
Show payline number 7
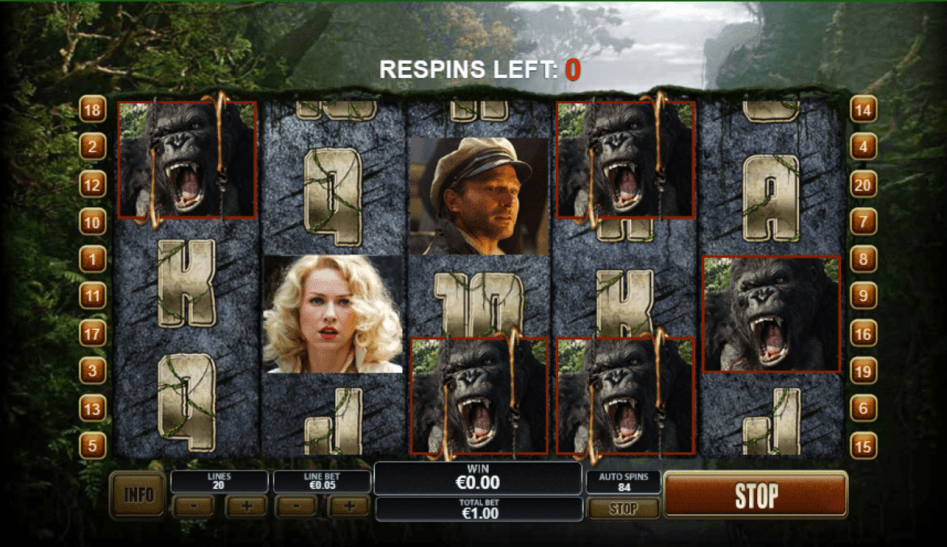click(x=863, y=222)
